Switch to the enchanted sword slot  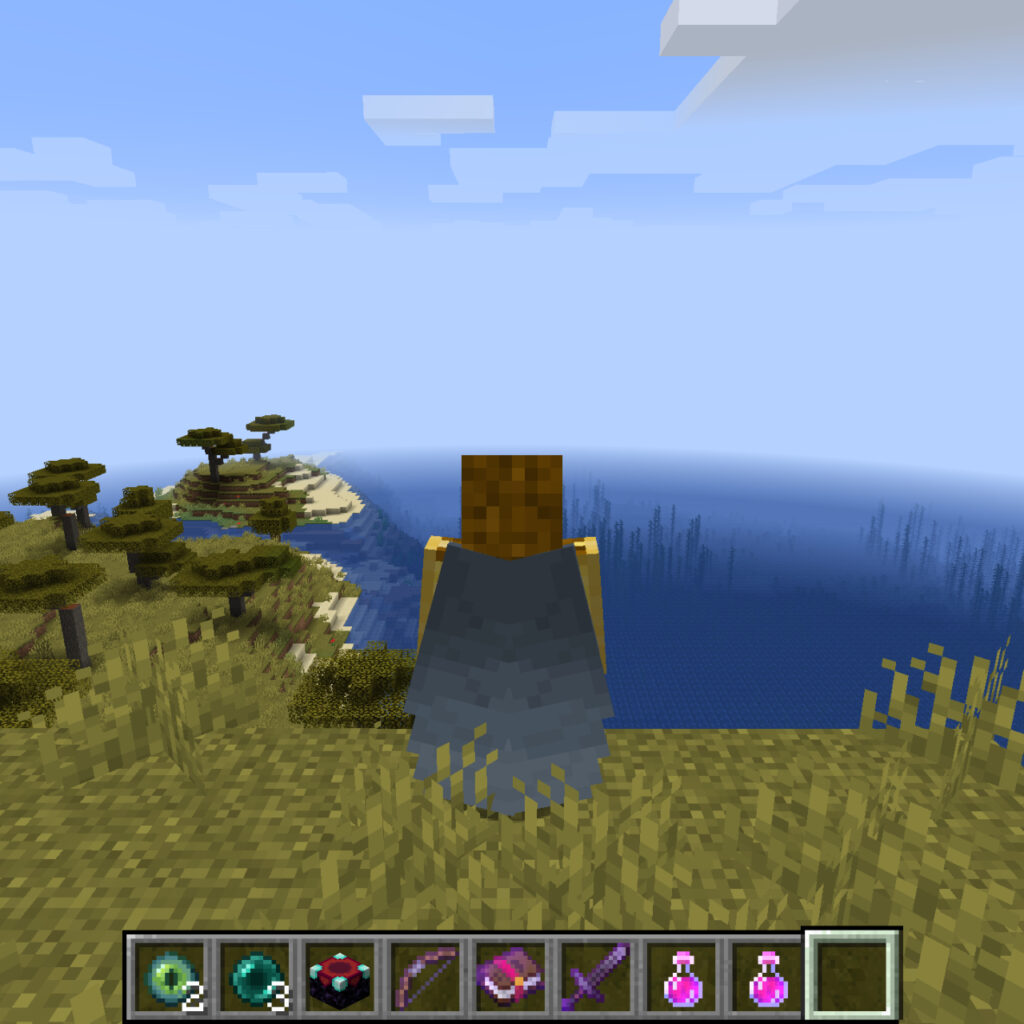coord(596,976)
